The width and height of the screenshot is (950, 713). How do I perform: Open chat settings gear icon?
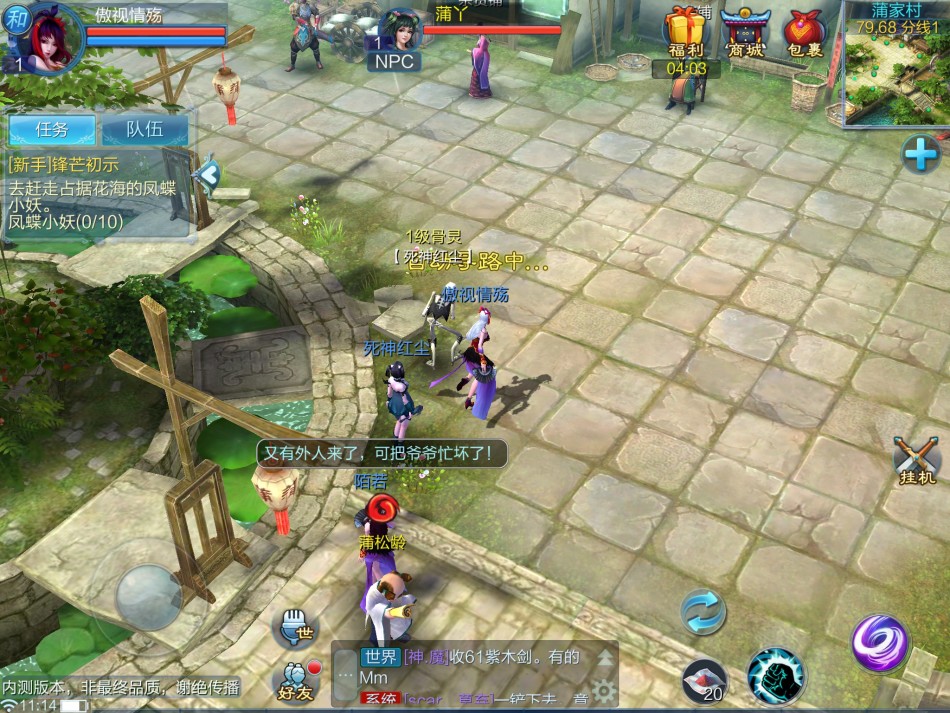point(603,691)
